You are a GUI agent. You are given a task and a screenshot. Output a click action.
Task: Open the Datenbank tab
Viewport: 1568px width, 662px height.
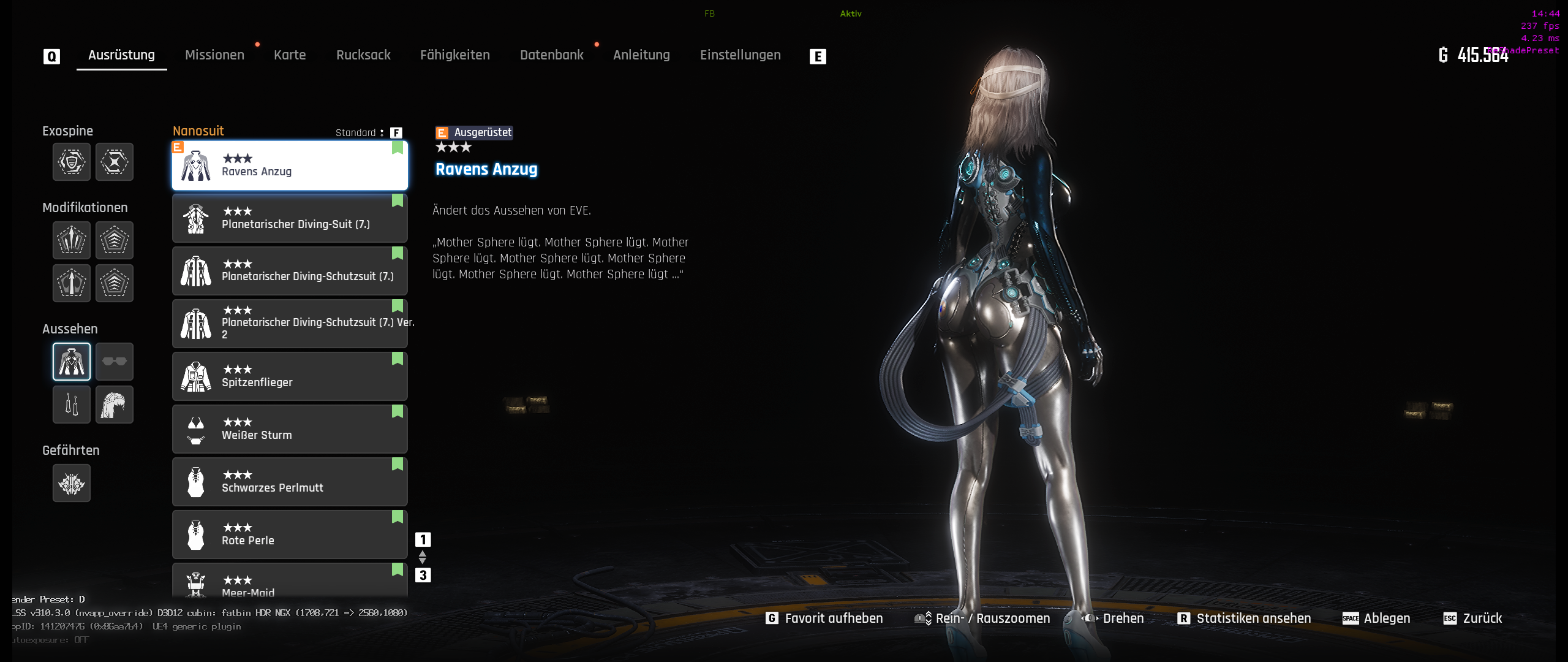[x=552, y=55]
